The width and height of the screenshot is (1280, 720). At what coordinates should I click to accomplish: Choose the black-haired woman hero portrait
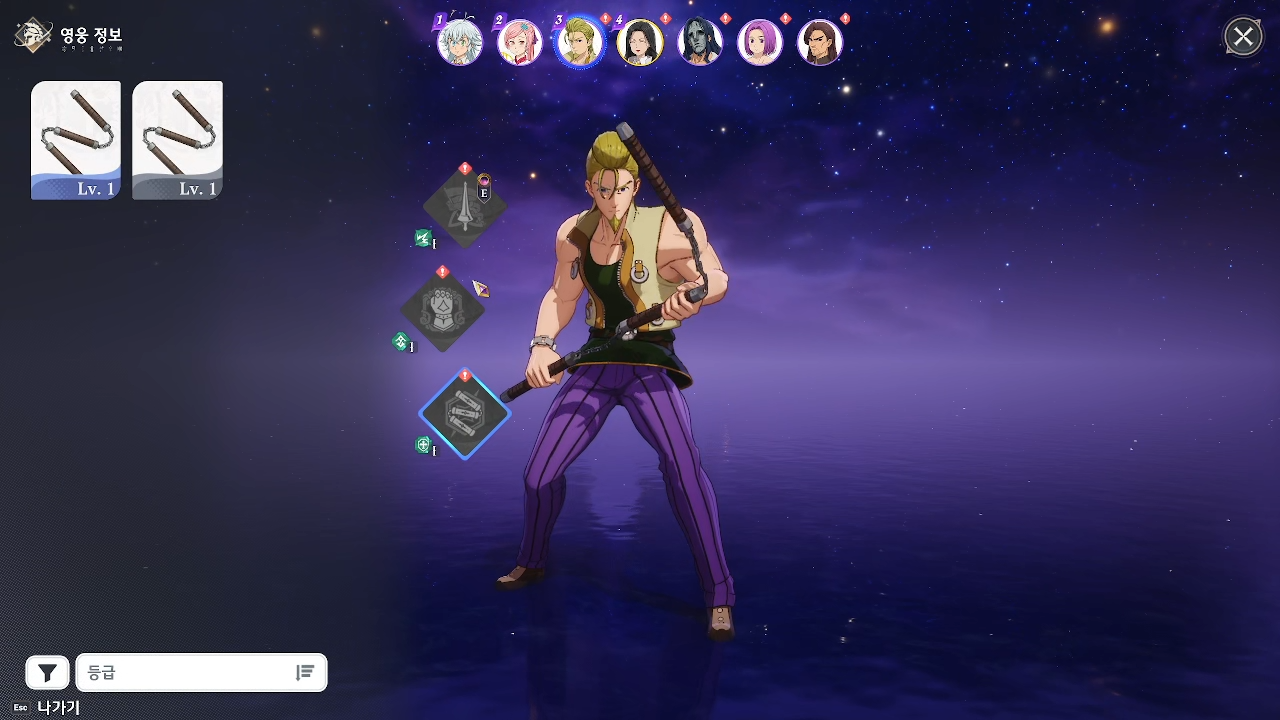(x=640, y=43)
